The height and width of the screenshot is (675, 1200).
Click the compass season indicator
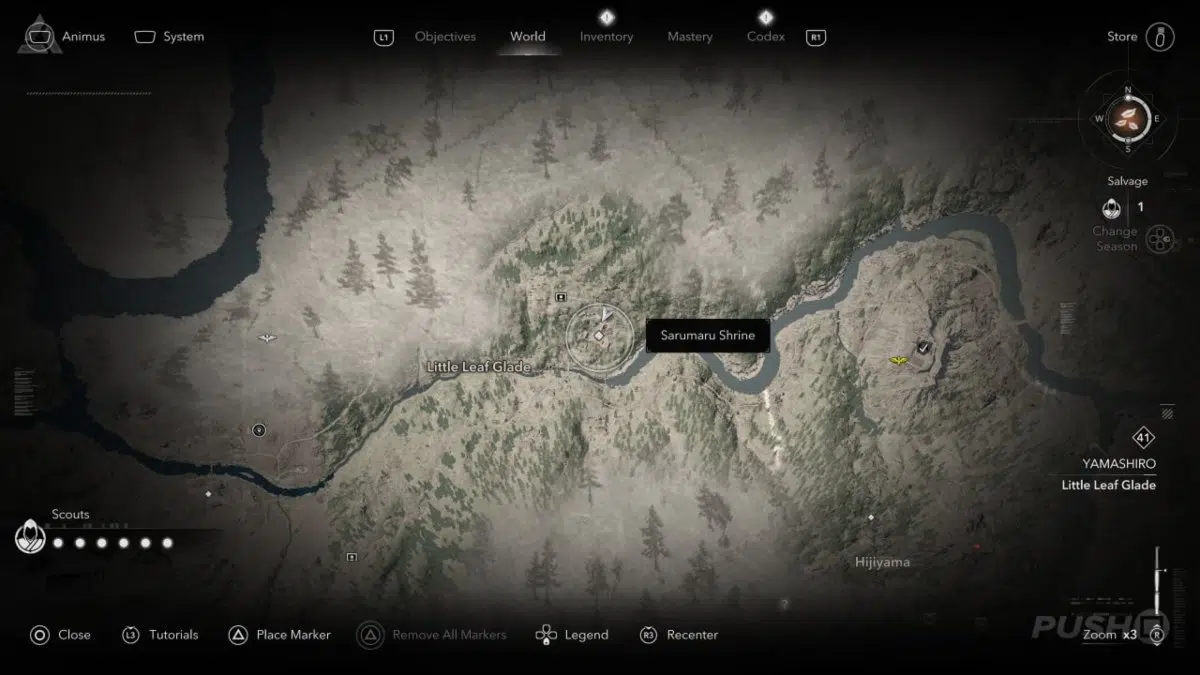(1128, 118)
